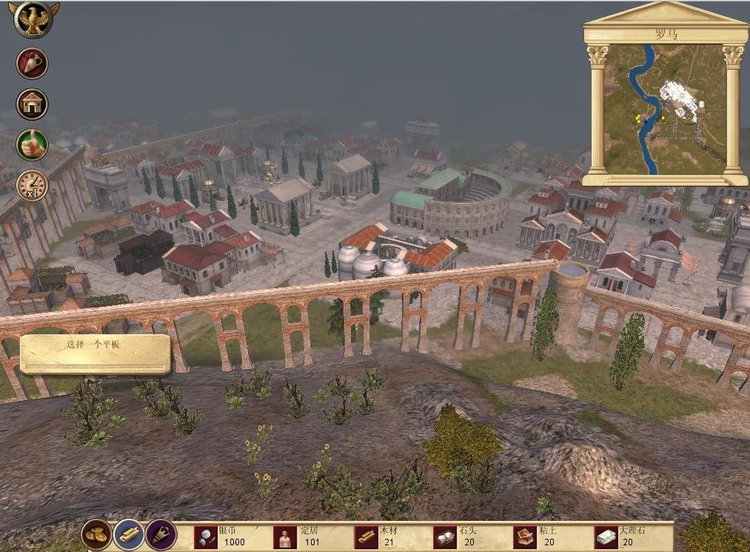Change game speed with clock icon

tap(32, 185)
